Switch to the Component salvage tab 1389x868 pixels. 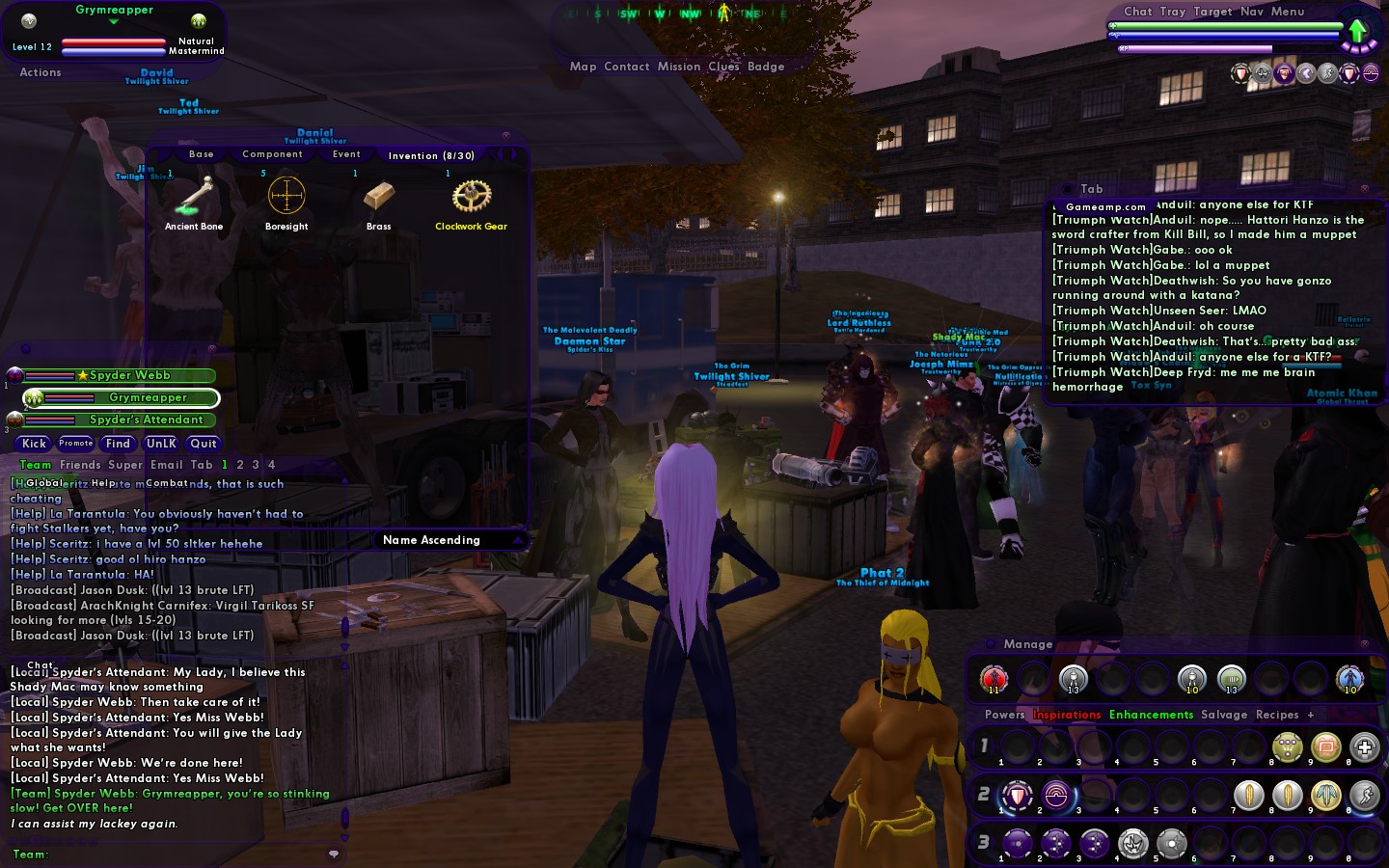(272, 154)
